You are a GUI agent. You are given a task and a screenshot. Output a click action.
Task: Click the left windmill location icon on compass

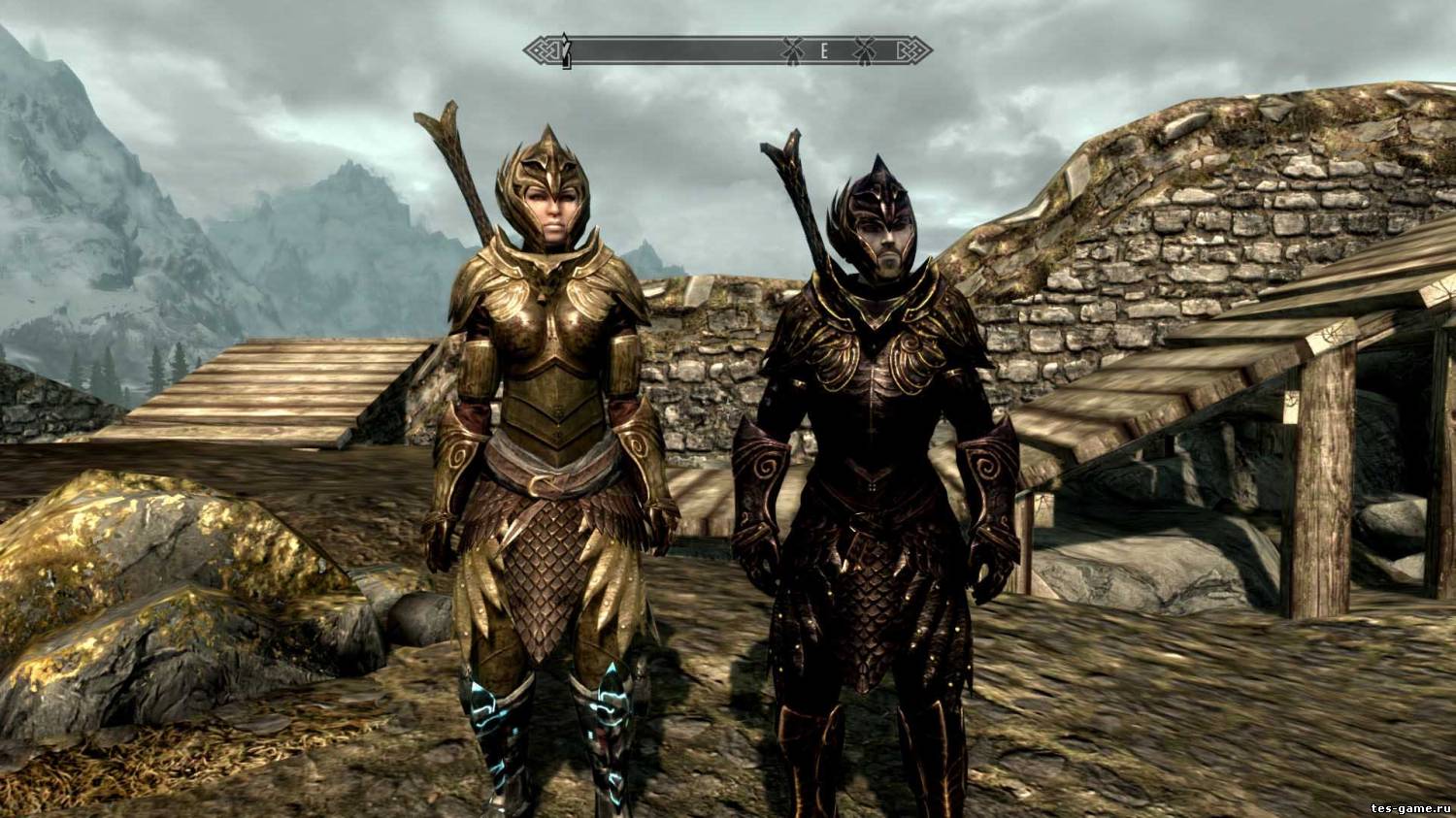pos(793,49)
